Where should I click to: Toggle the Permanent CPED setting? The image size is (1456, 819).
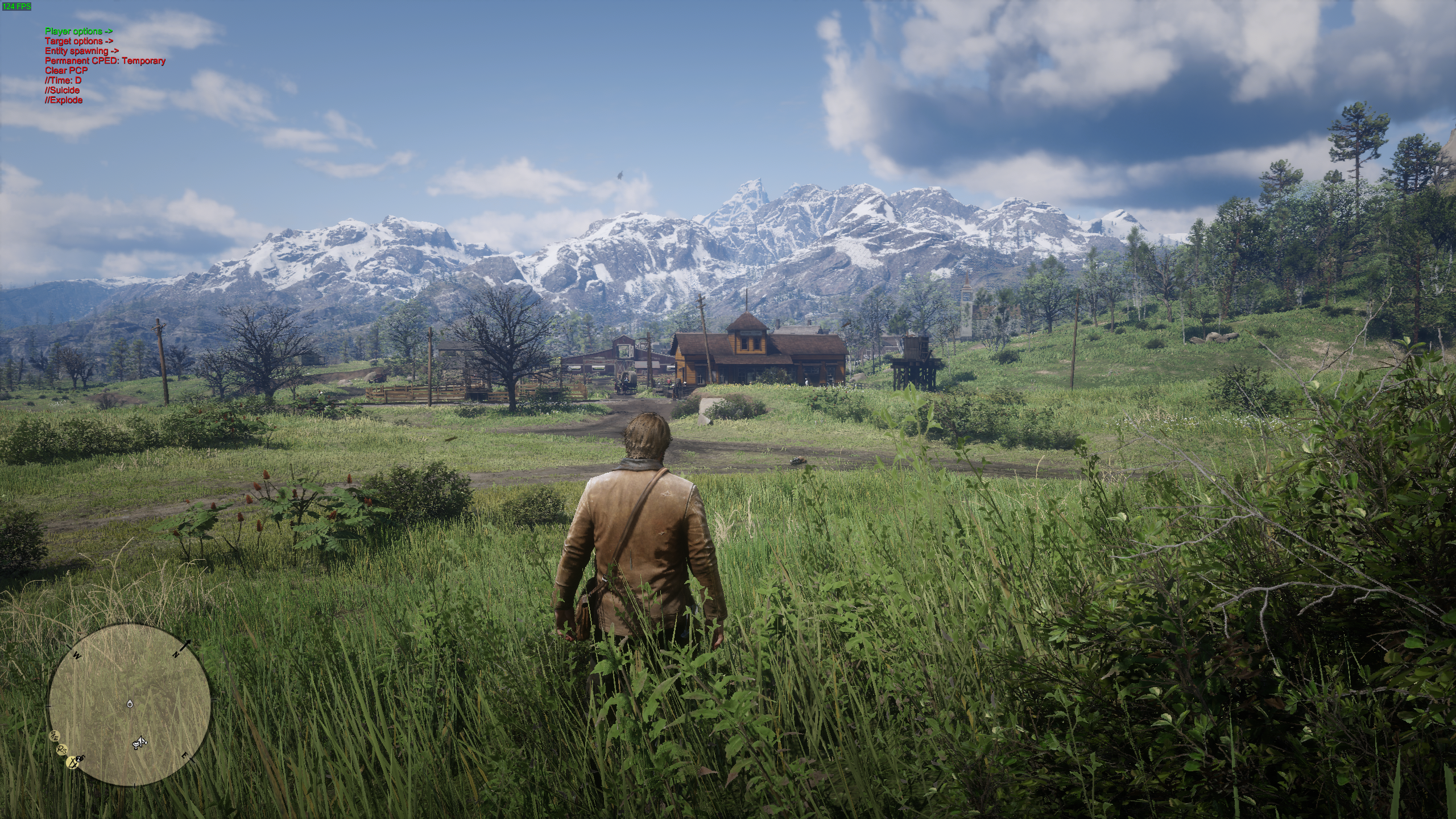(x=105, y=61)
